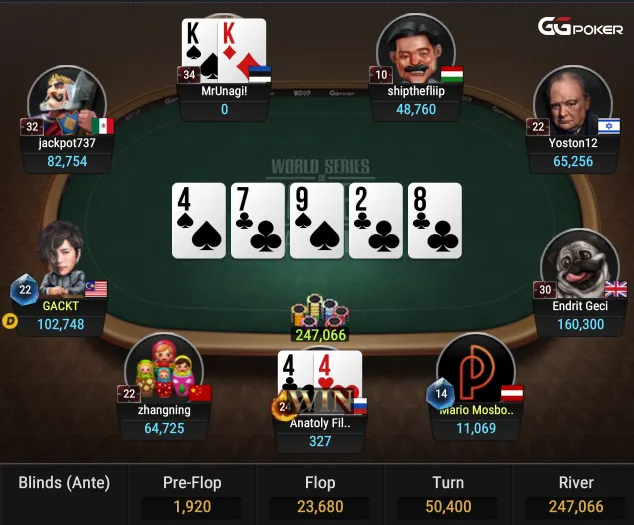Click shiptheflip's mustached avatar
The image size is (634, 525).
[x=417, y=52]
